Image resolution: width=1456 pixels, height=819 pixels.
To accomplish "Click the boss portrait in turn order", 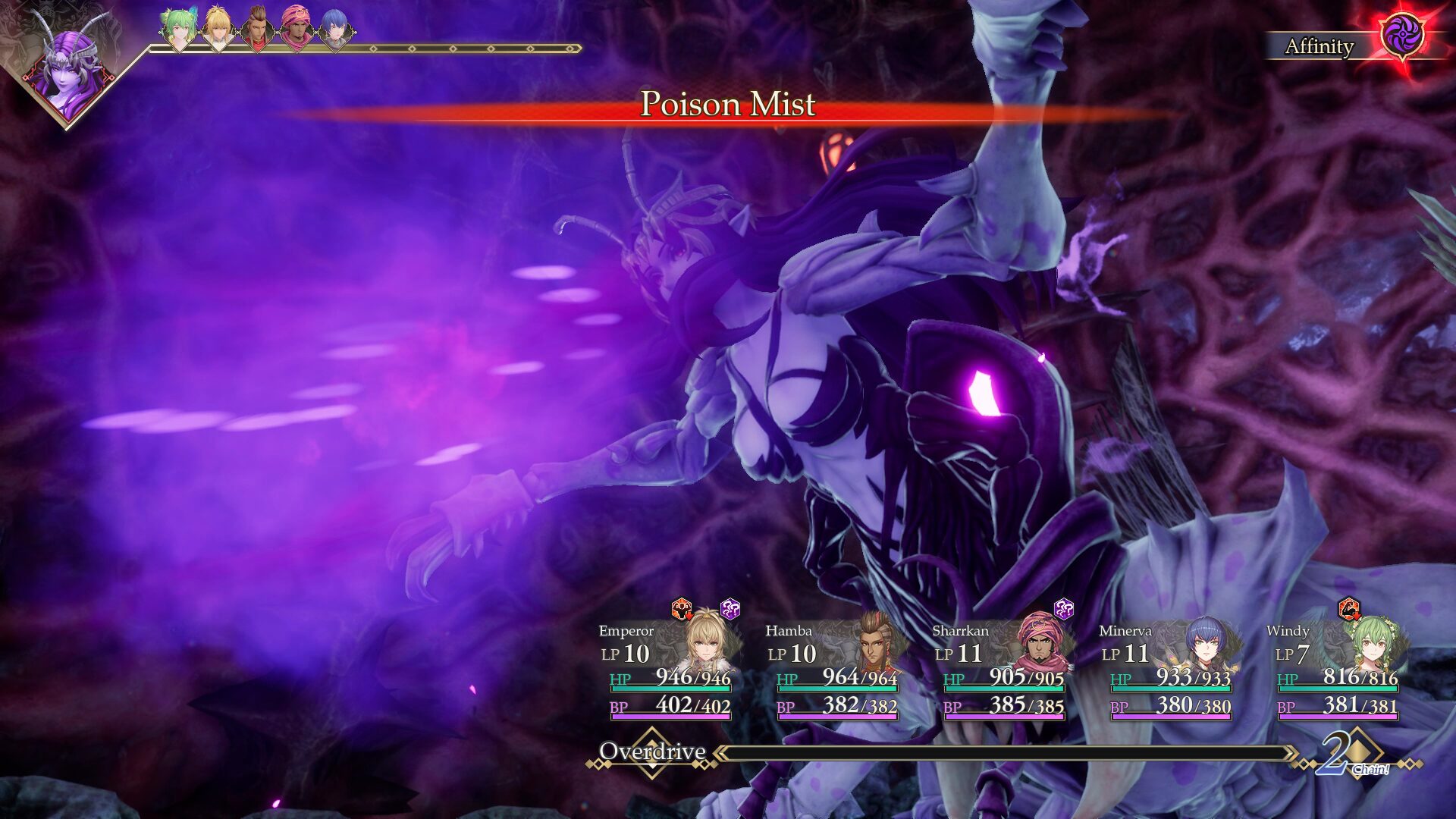I will (x=68, y=72).
